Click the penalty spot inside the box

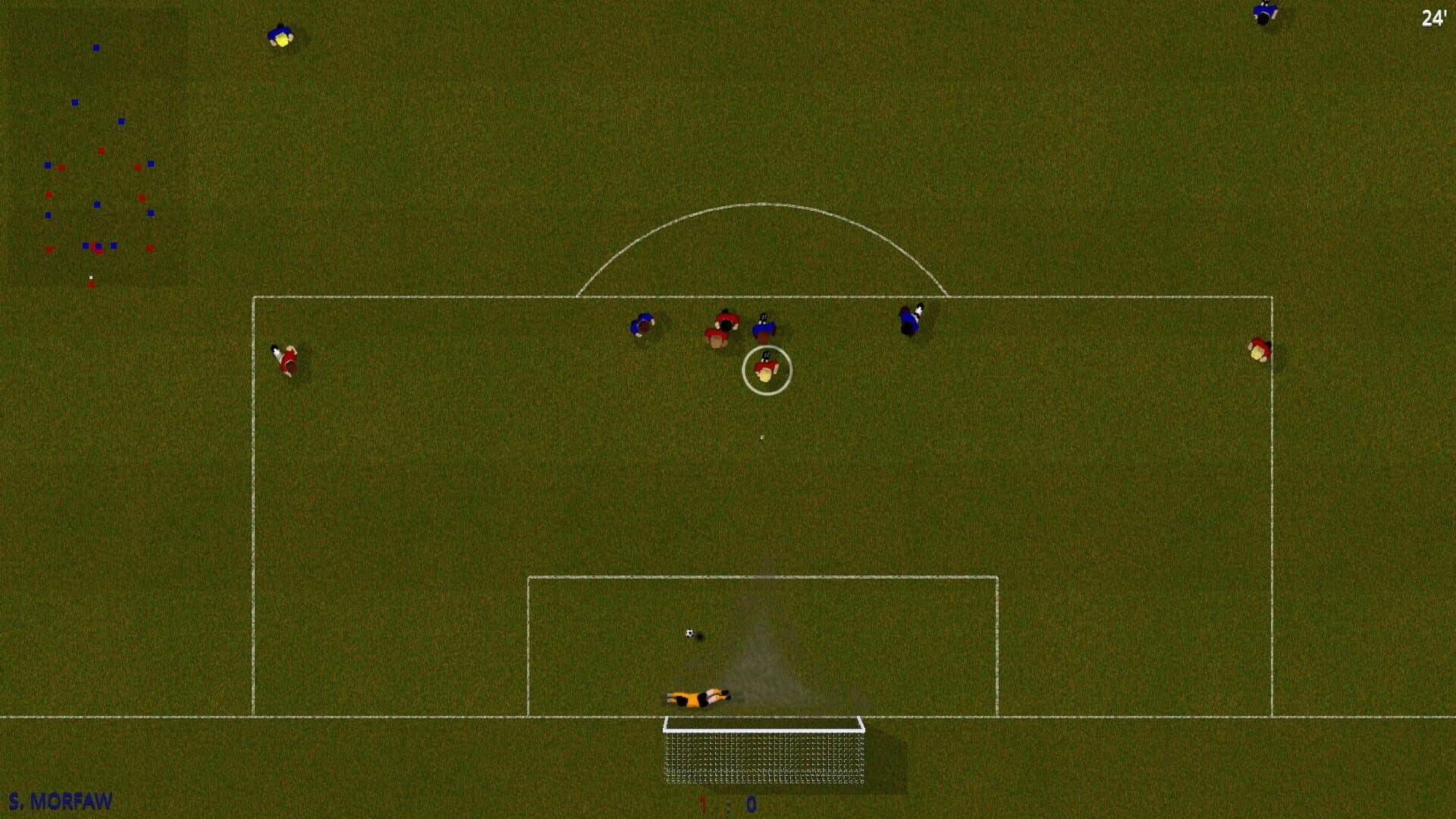[761, 438]
